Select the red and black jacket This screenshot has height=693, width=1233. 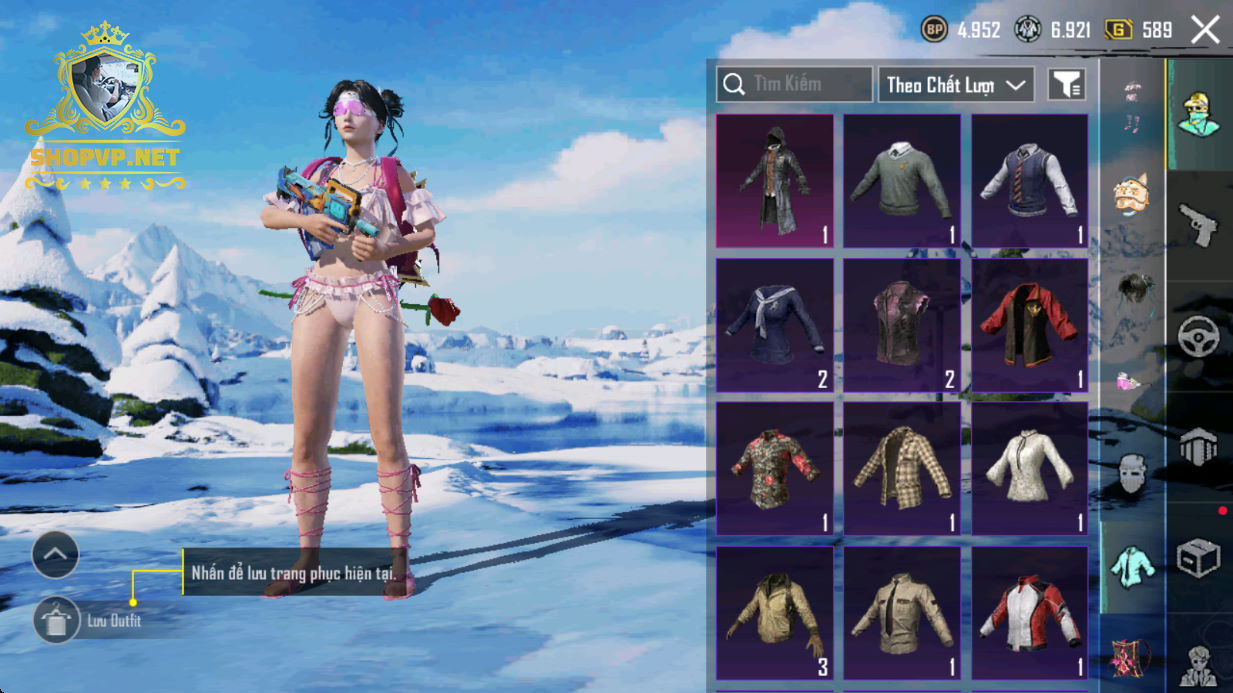coord(1030,325)
